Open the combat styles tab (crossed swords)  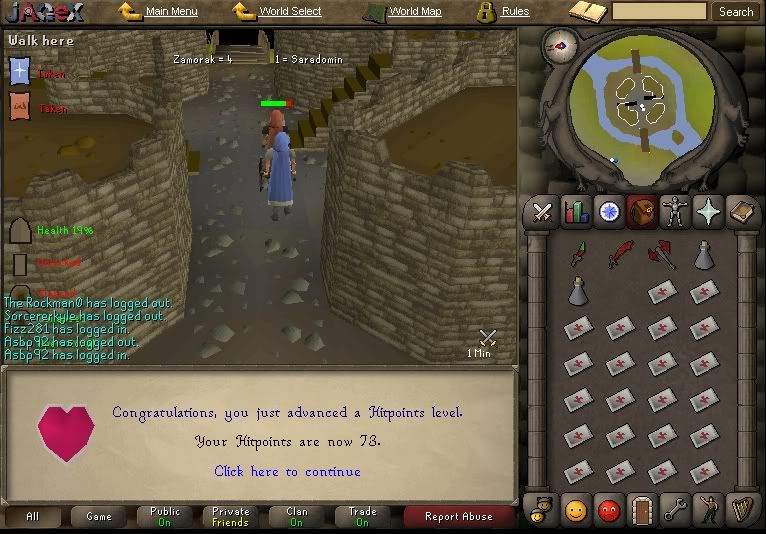point(543,212)
